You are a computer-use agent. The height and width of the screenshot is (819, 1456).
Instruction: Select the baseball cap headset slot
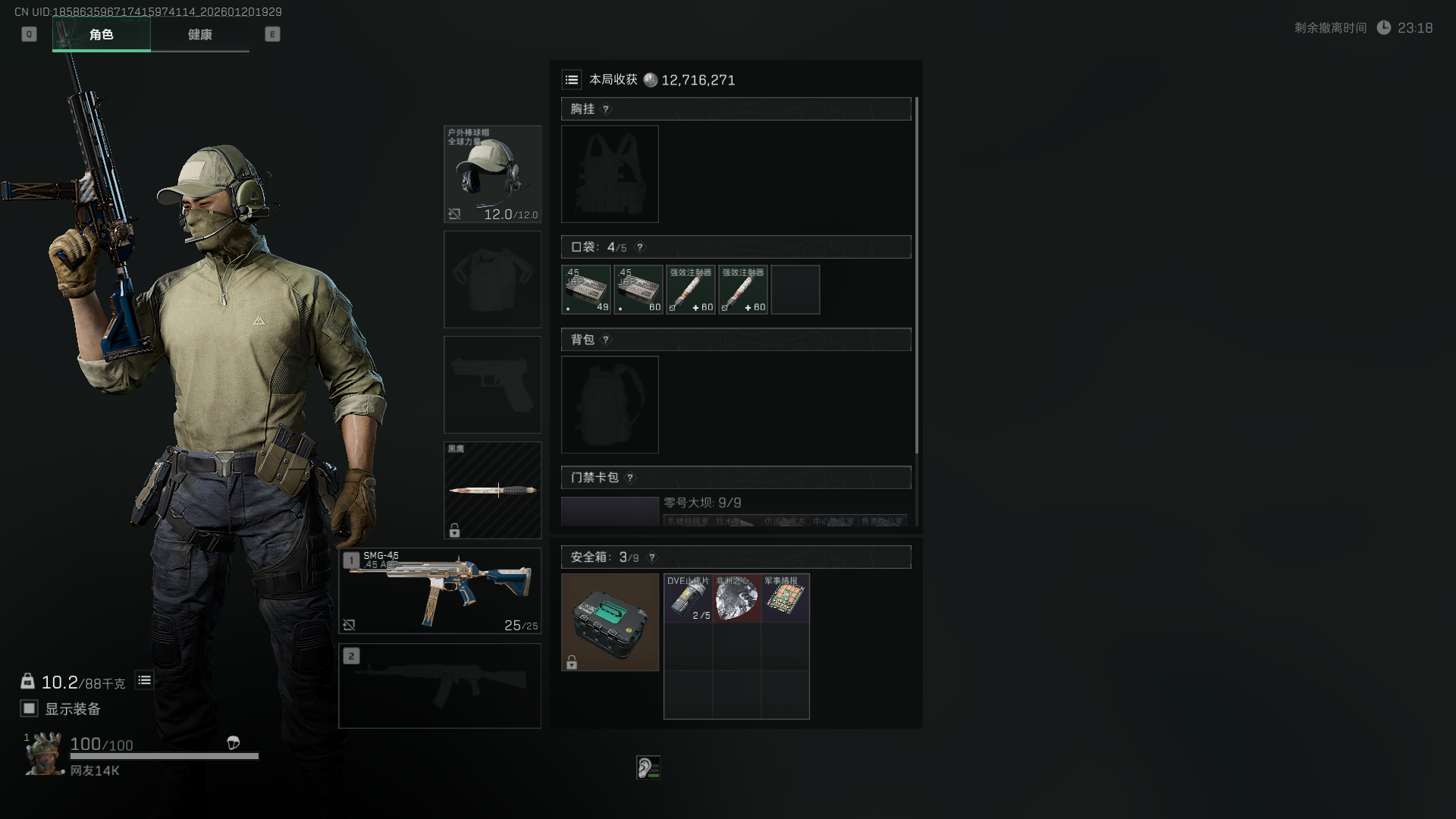492,174
